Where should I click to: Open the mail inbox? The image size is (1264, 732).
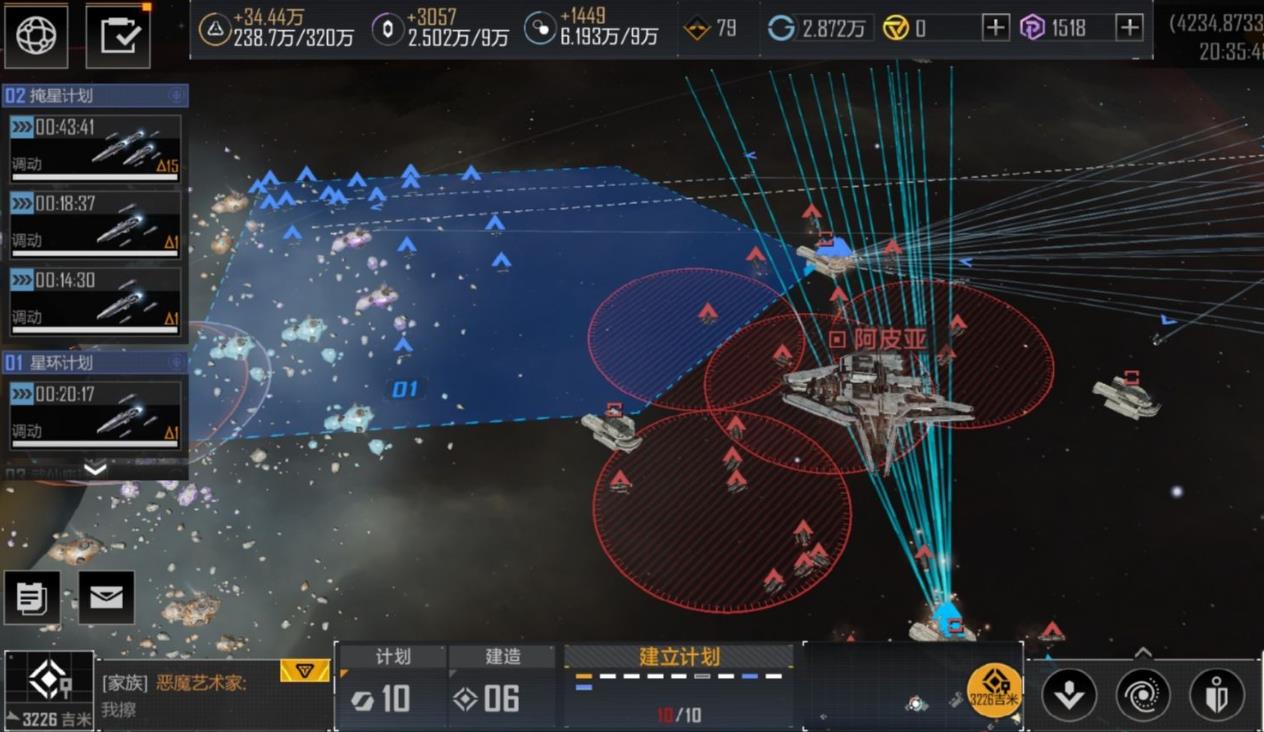point(106,597)
